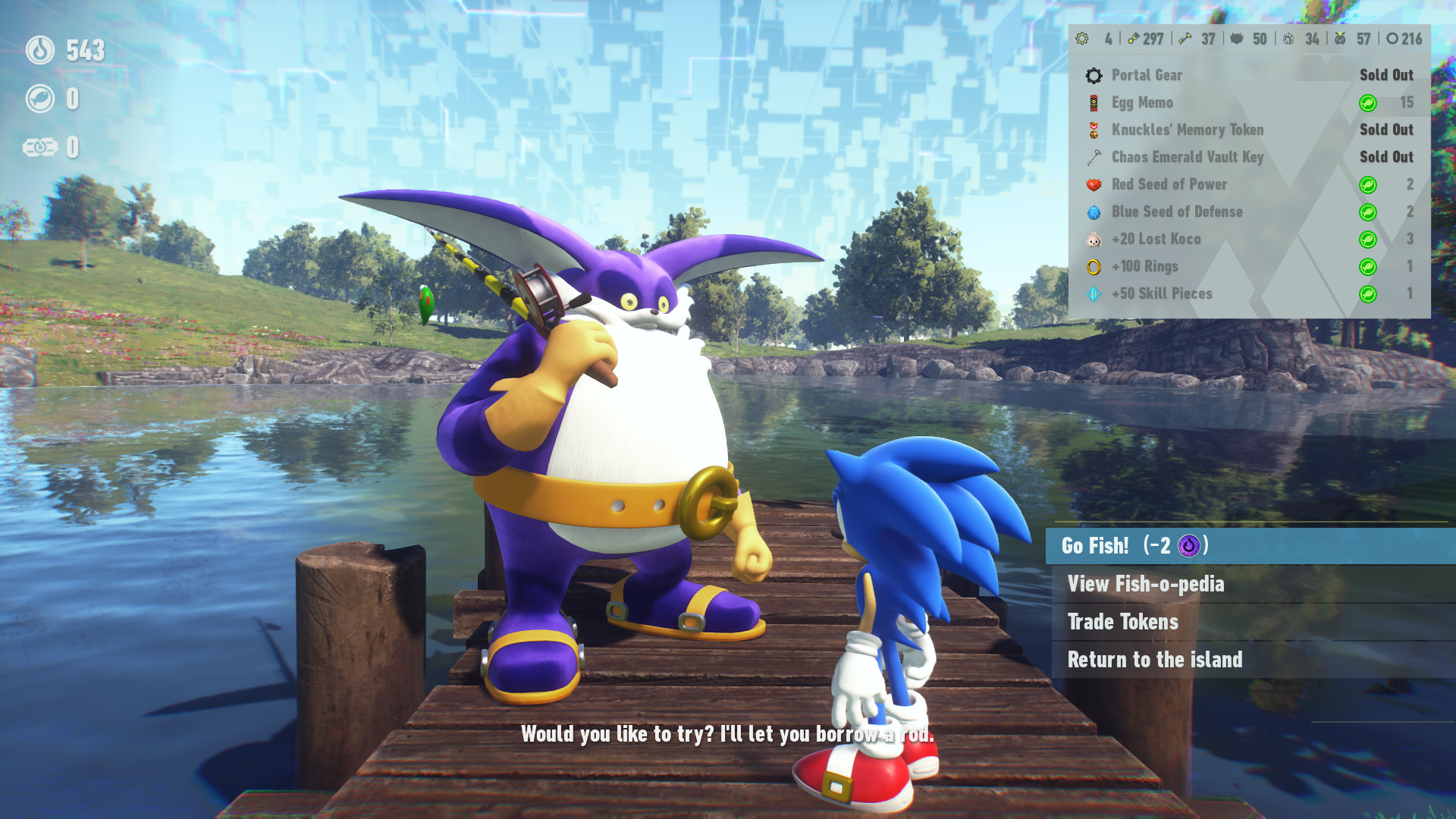Click the "Sold Out" label for Portal Gear
The height and width of the screenshot is (819, 1456).
(1385, 75)
